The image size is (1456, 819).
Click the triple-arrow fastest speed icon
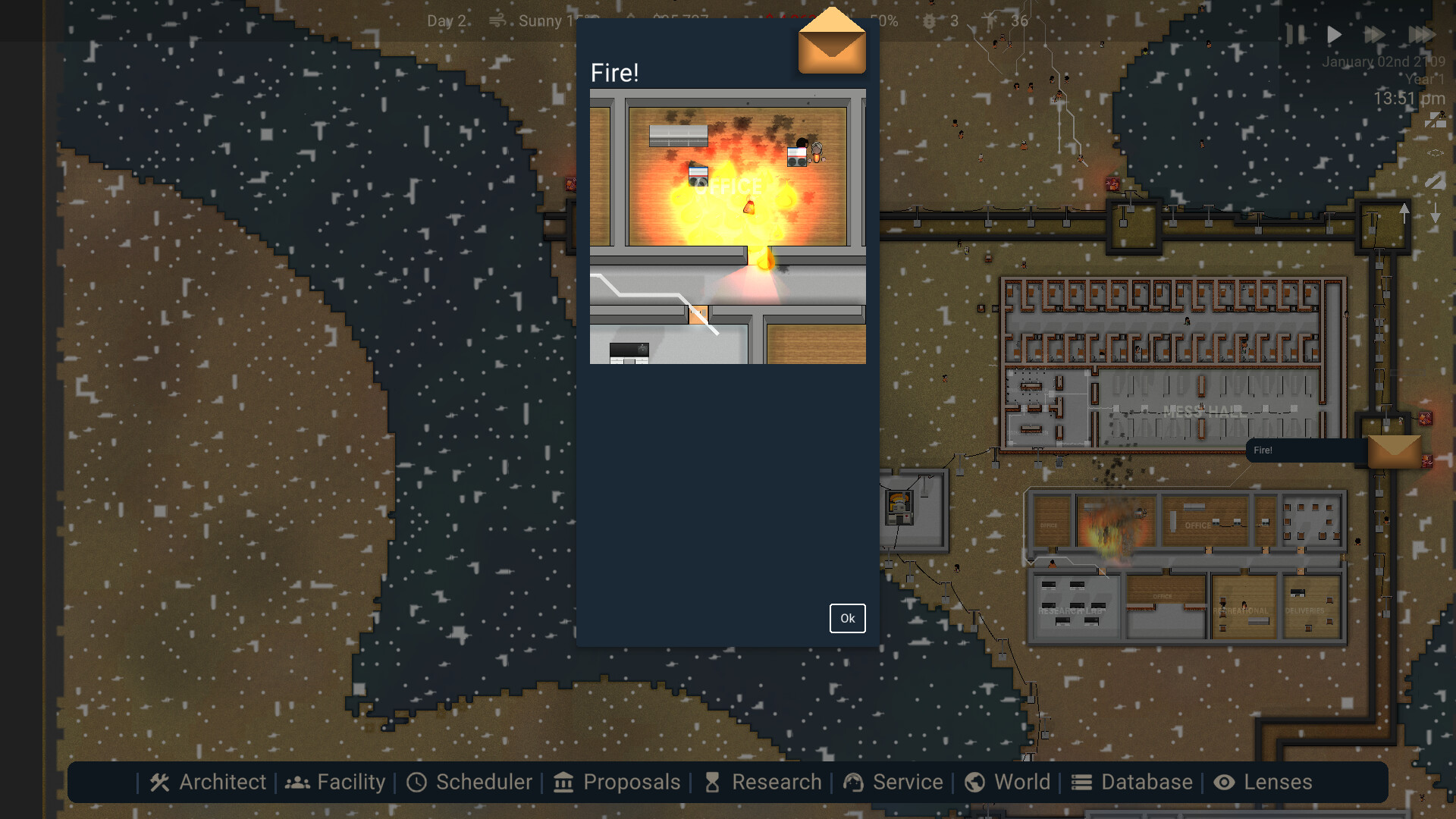[x=1423, y=34]
